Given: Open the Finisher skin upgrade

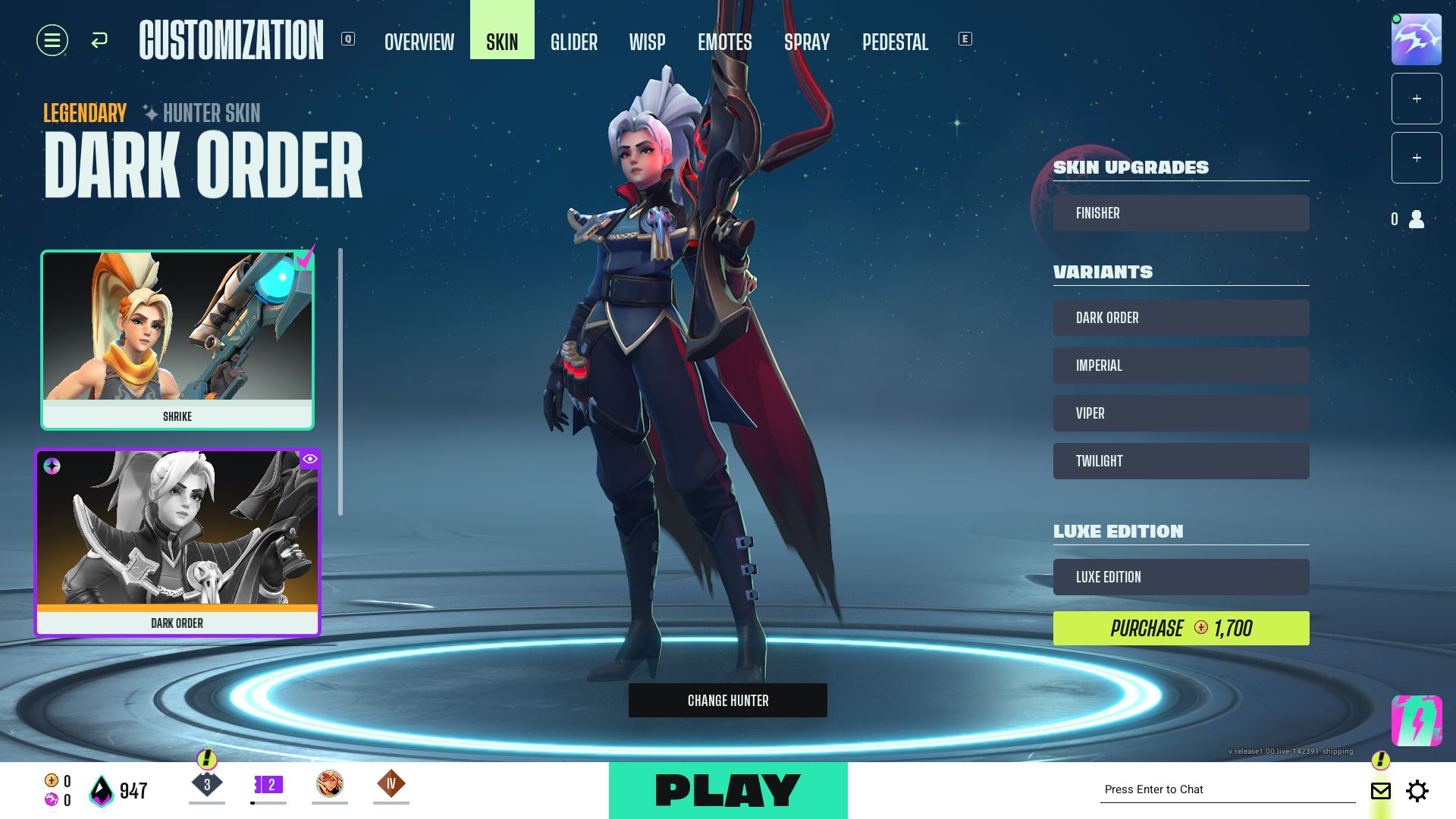Looking at the screenshot, I should pyautogui.click(x=1181, y=213).
